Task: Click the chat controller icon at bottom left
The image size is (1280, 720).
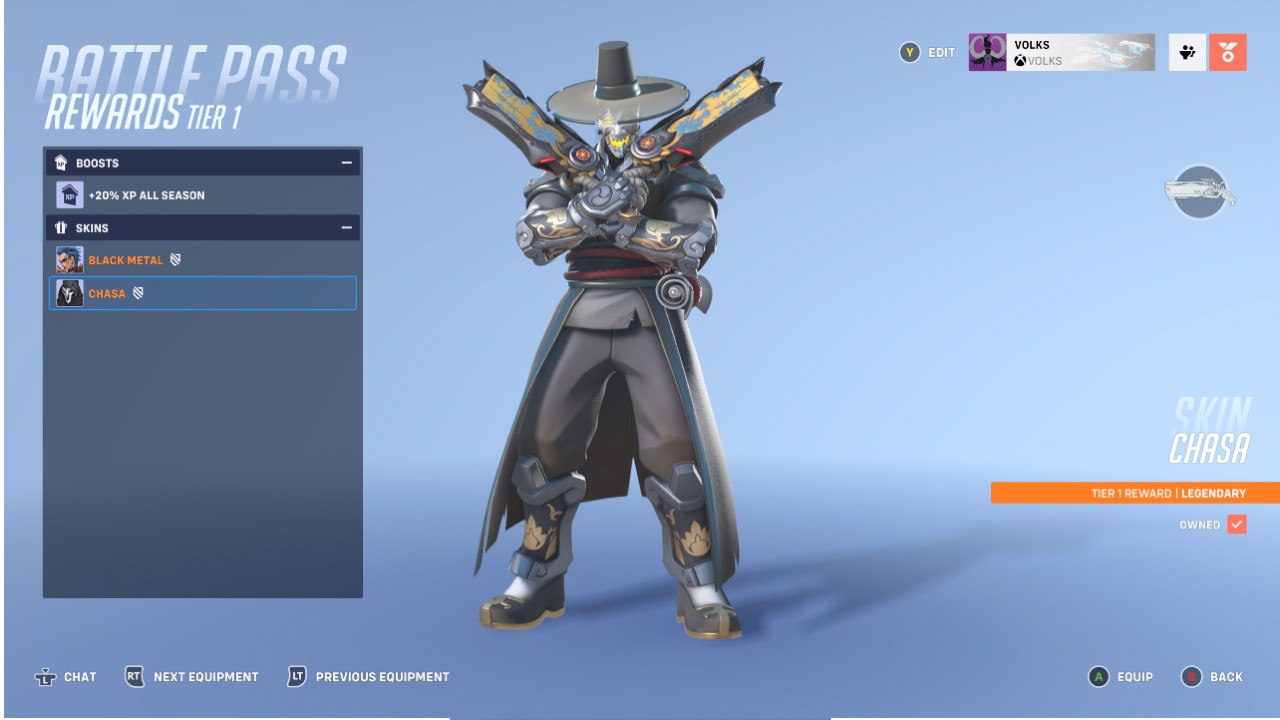Action: coord(44,677)
